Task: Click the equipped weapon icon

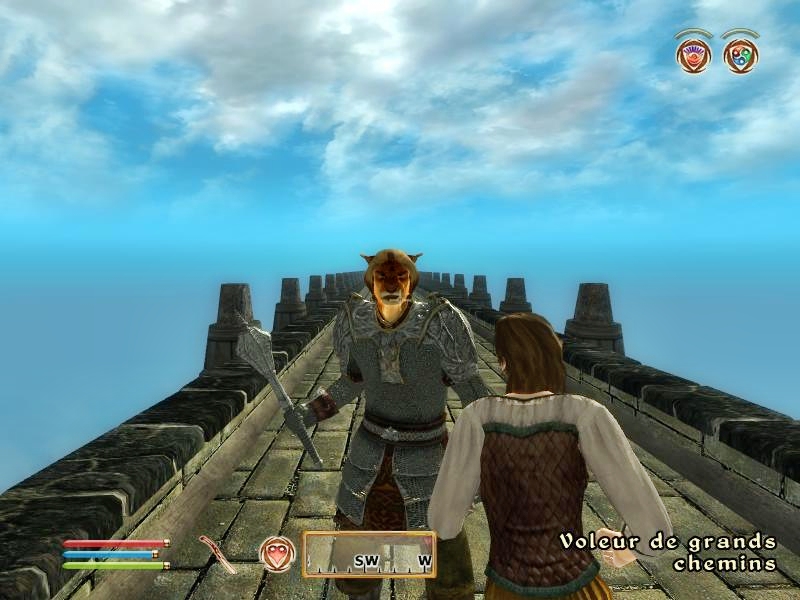Action: pyautogui.click(x=213, y=551)
